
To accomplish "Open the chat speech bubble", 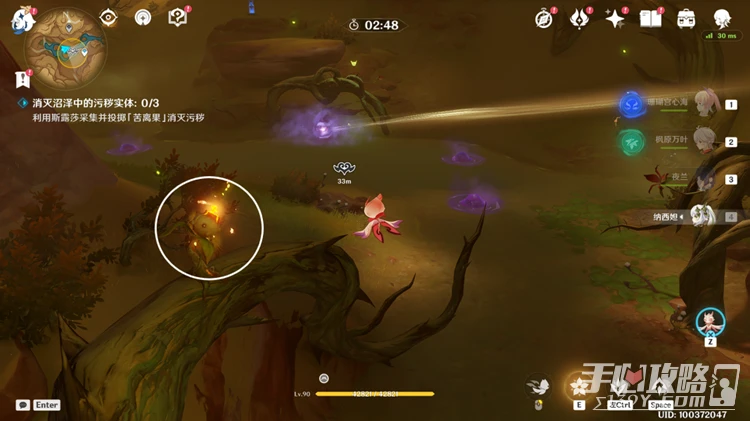I will click(x=23, y=405).
